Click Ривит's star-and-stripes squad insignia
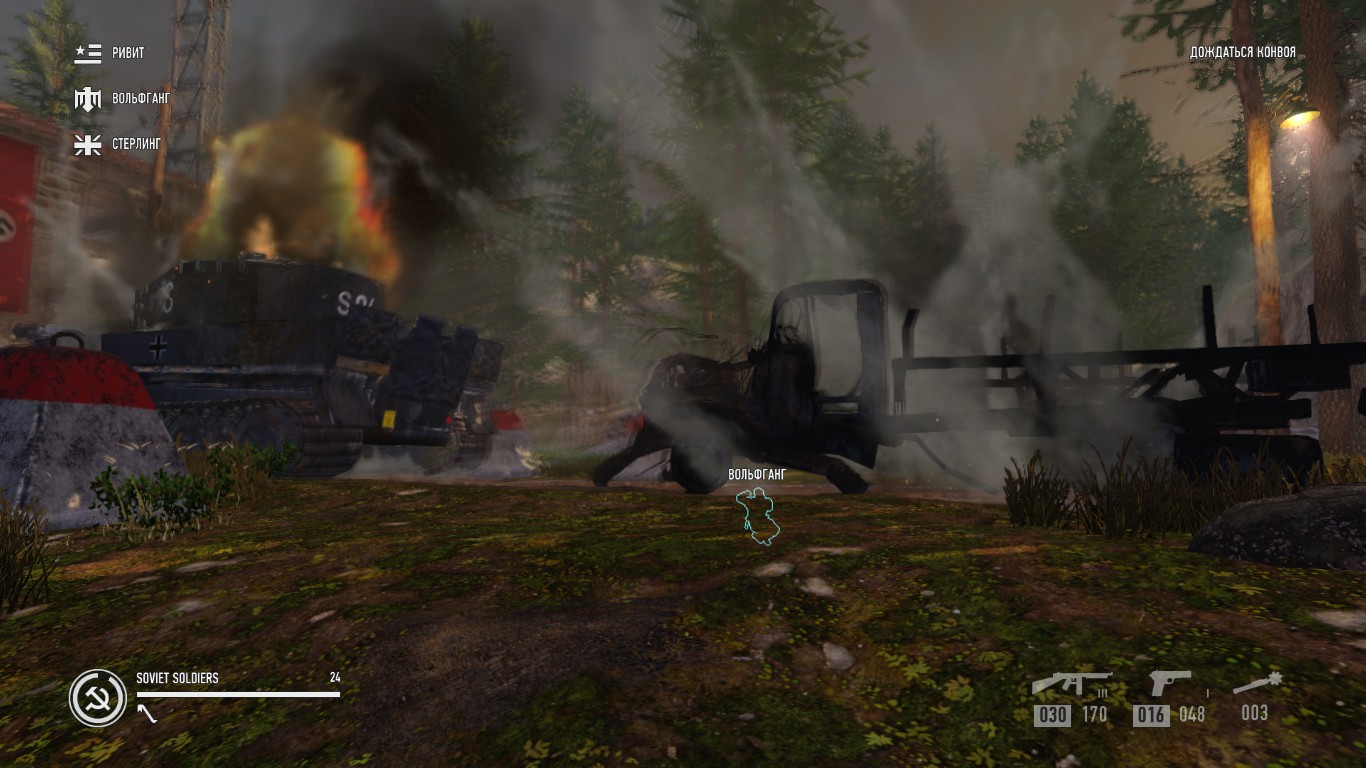This screenshot has height=768, width=1366. coord(88,53)
